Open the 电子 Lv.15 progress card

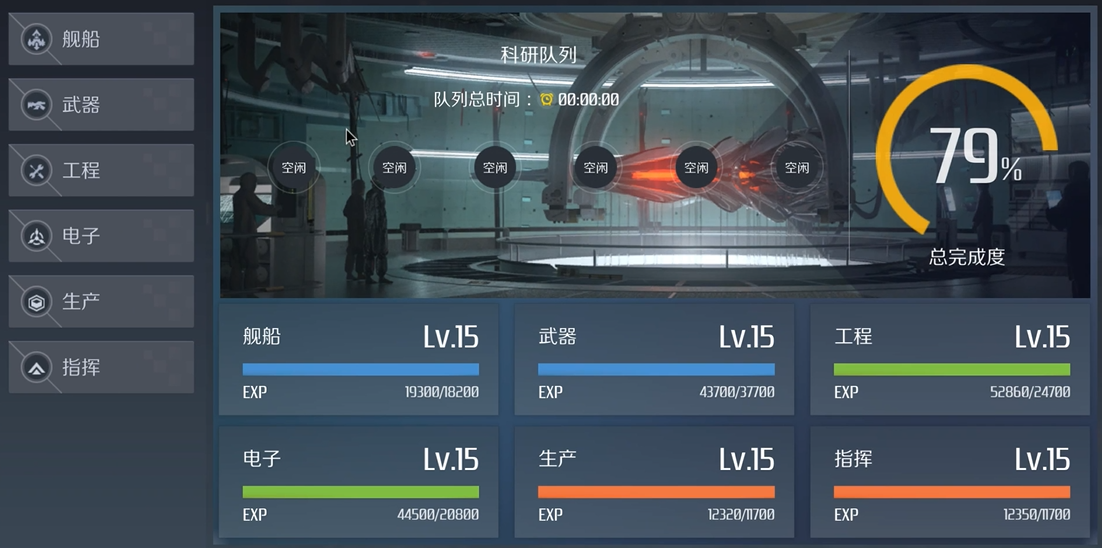[360, 483]
